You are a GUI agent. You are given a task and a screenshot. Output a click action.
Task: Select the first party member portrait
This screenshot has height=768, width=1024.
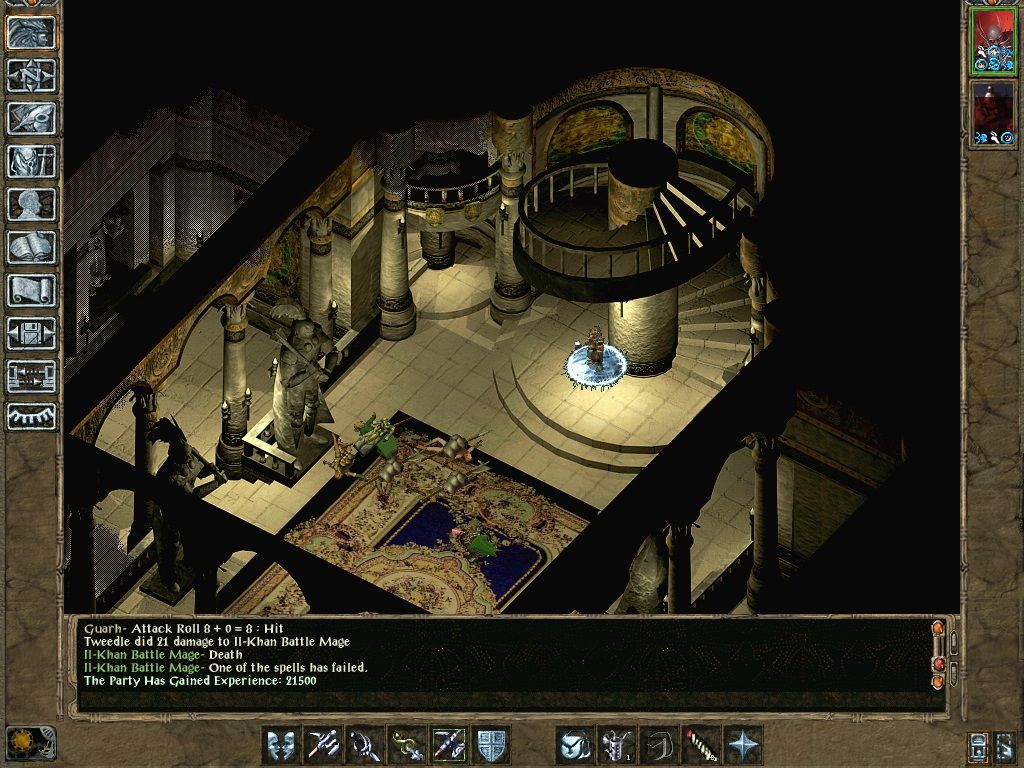pyautogui.click(x=993, y=43)
